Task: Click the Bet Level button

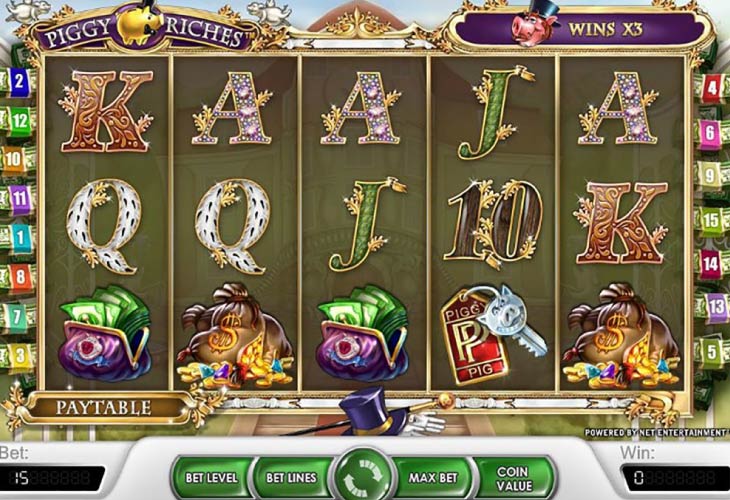Action: tap(210, 477)
